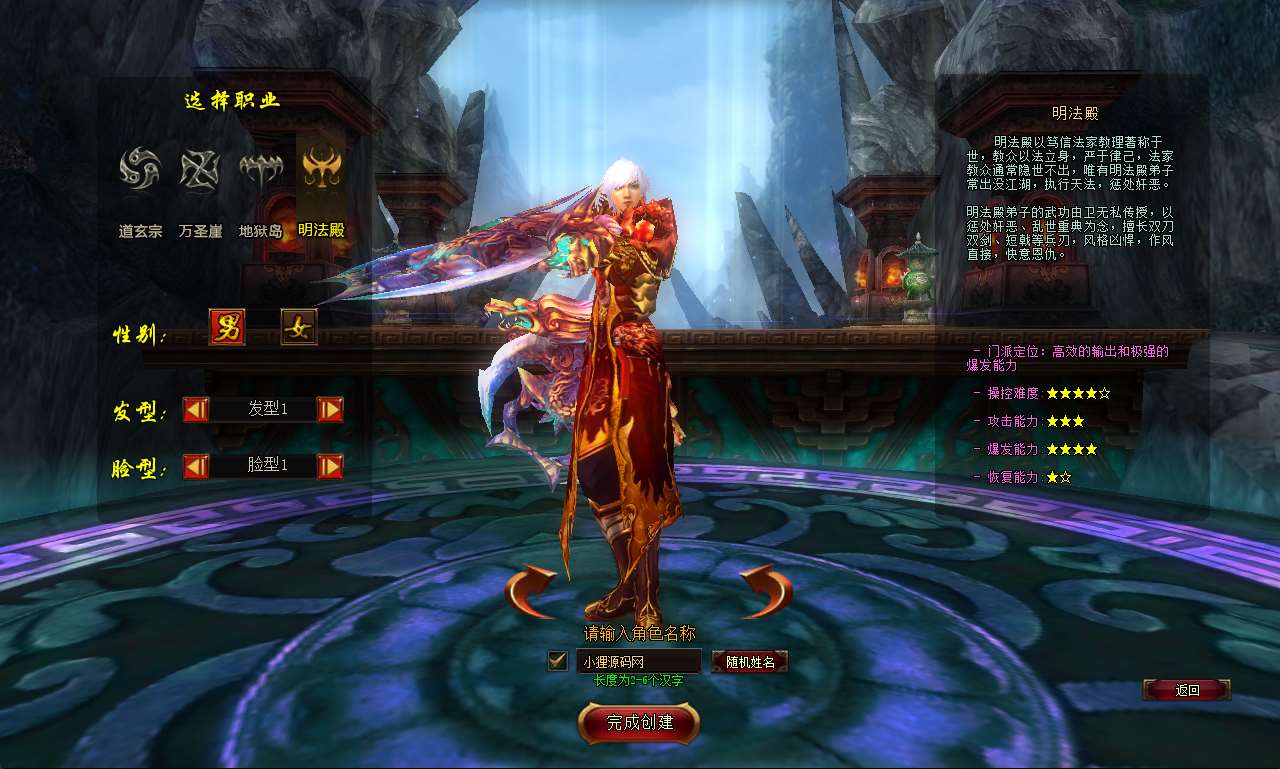Click the character name input field
Image resolution: width=1280 pixels, height=769 pixels.
point(637,661)
